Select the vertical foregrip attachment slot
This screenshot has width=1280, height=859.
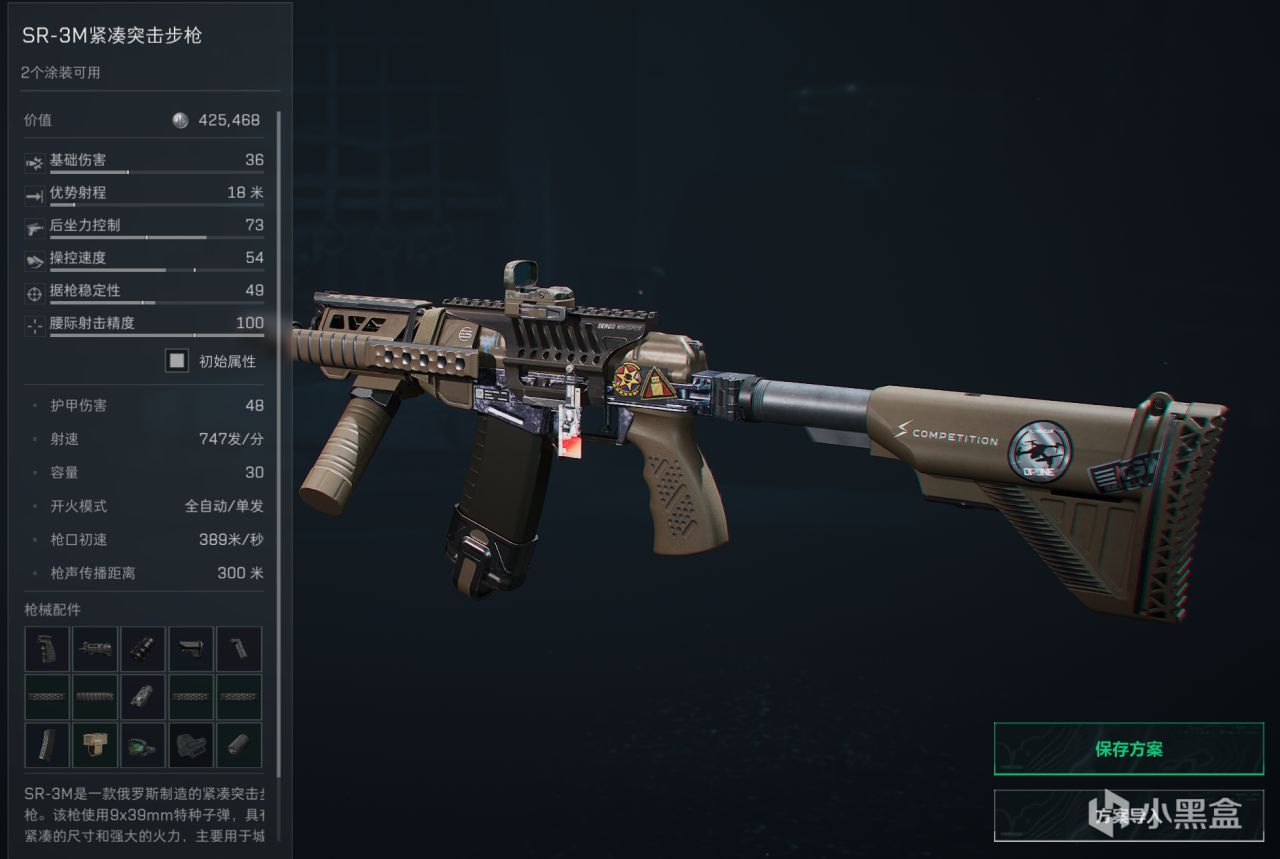(239, 649)
